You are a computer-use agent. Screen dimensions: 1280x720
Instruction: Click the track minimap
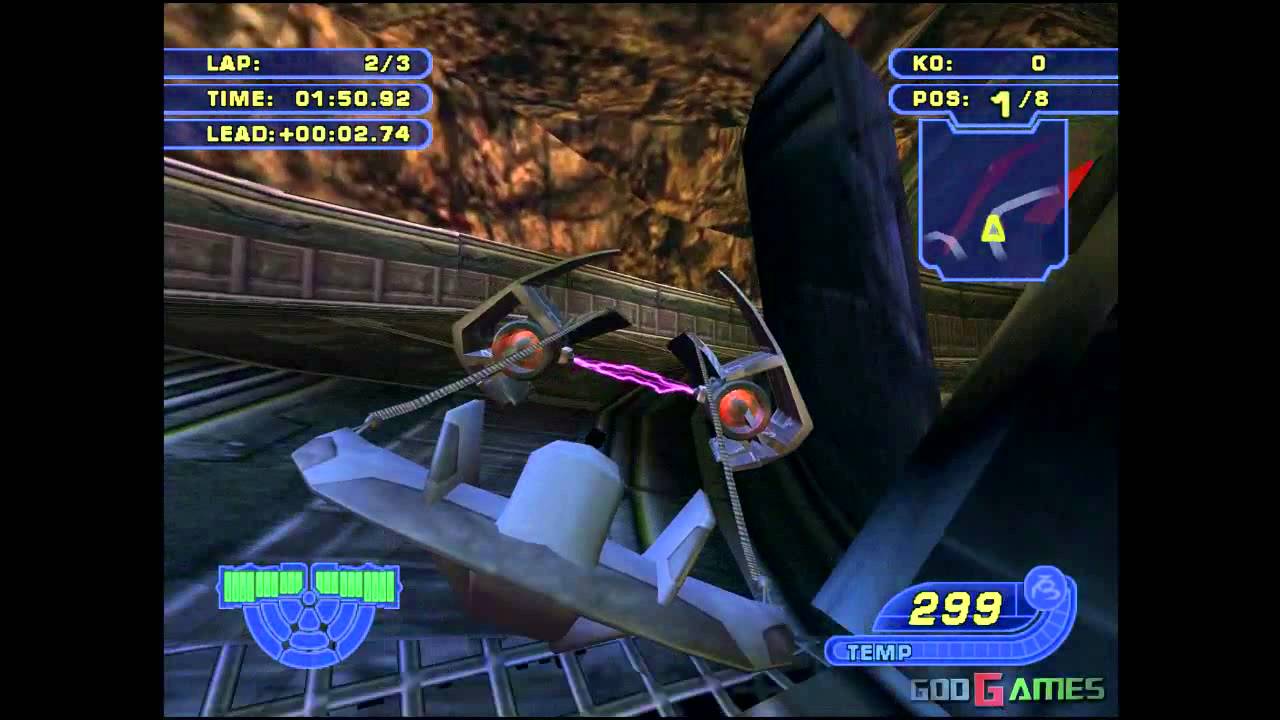point(993,200)
